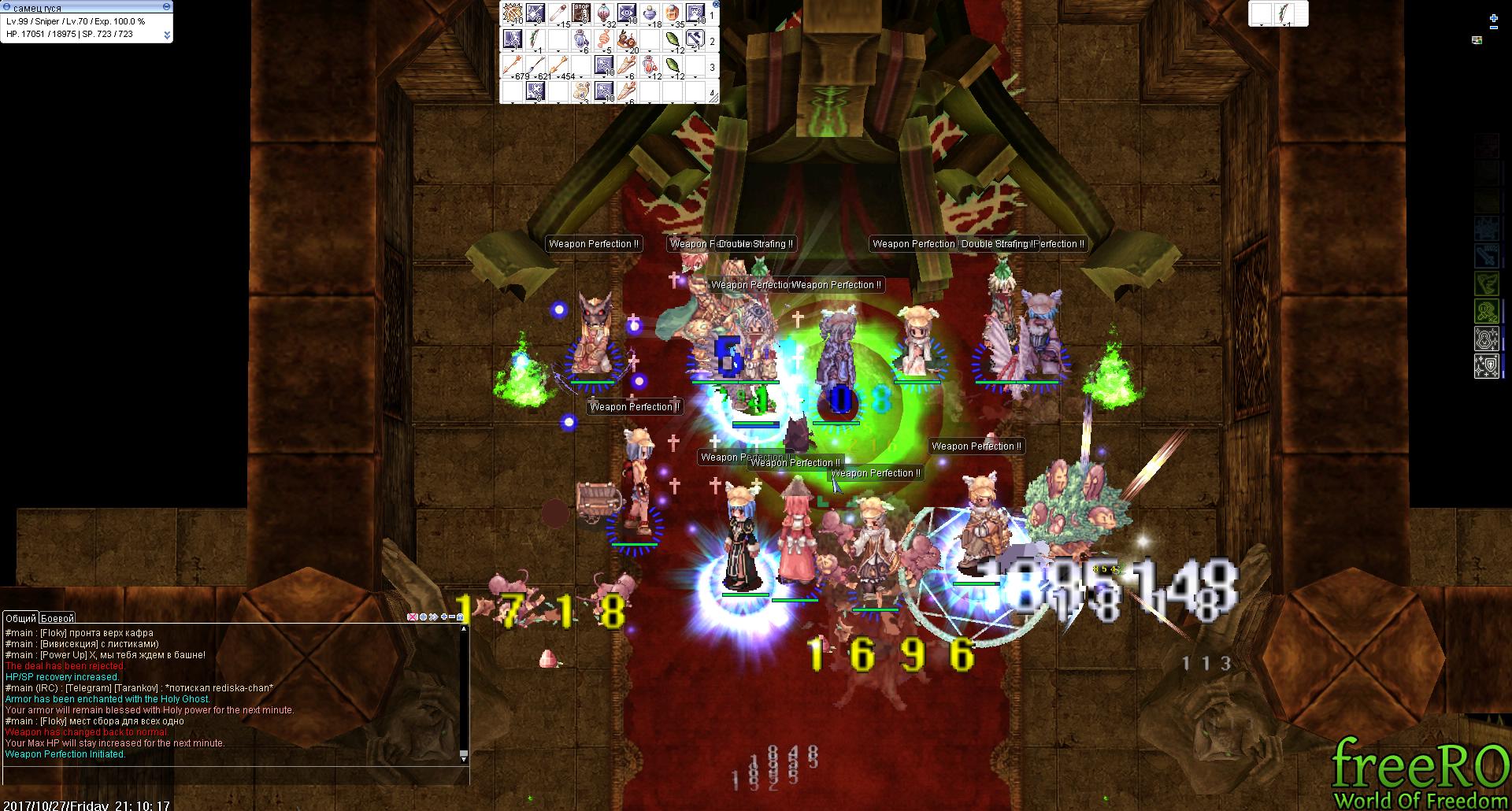The width and height of the screenshot is (1512, 811).
Task: Open the Боевой chat tab
Action: [57, 618]
